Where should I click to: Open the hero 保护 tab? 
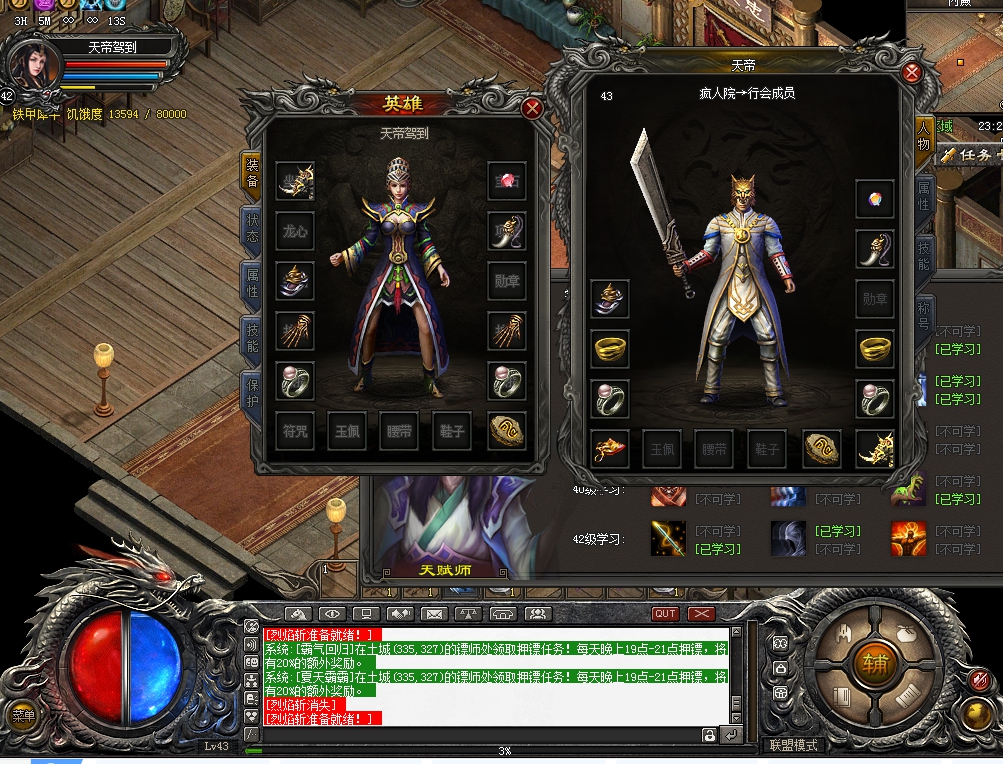(252, 391)
